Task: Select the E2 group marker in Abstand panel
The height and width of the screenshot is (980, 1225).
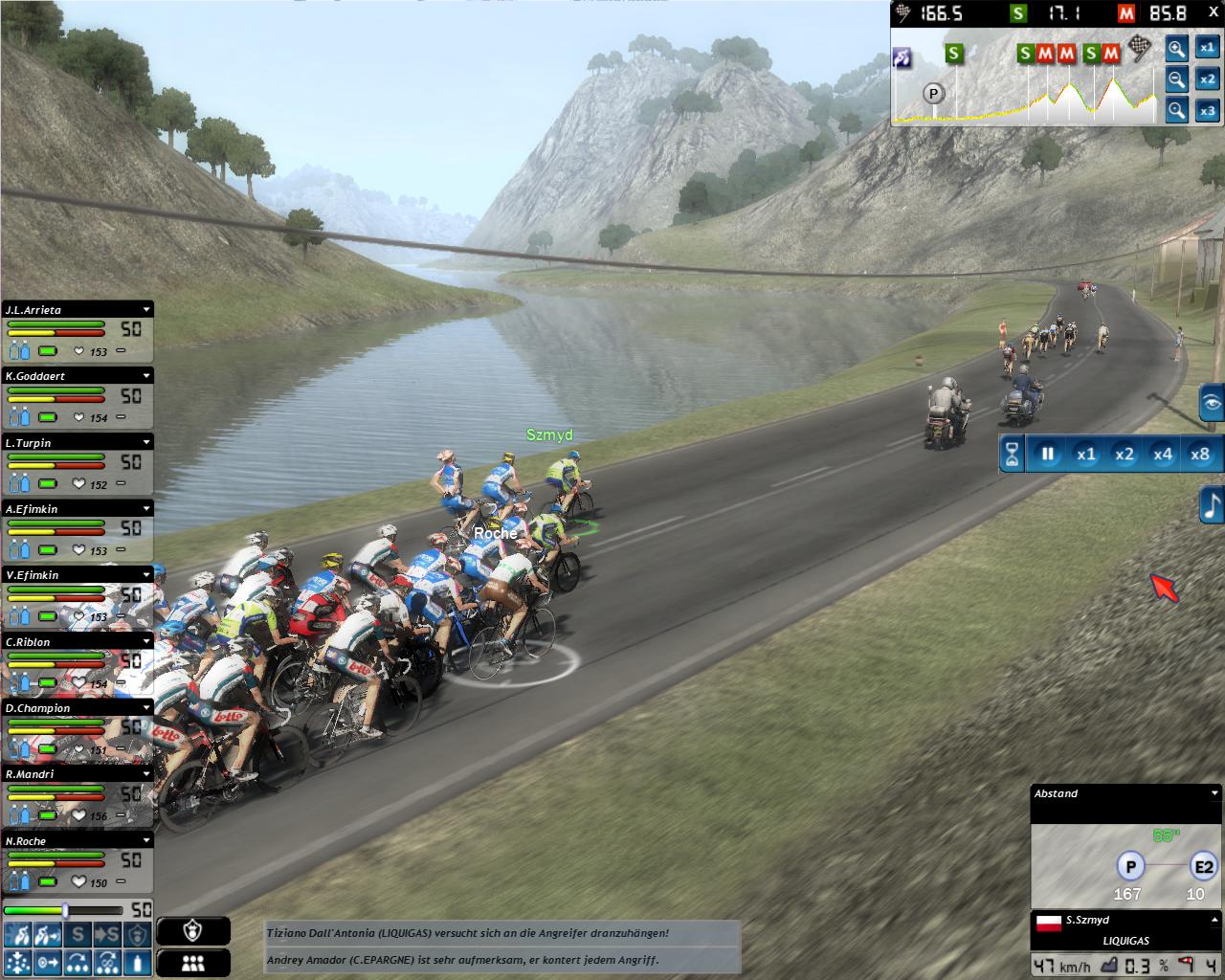Action: coord(1202,868)
